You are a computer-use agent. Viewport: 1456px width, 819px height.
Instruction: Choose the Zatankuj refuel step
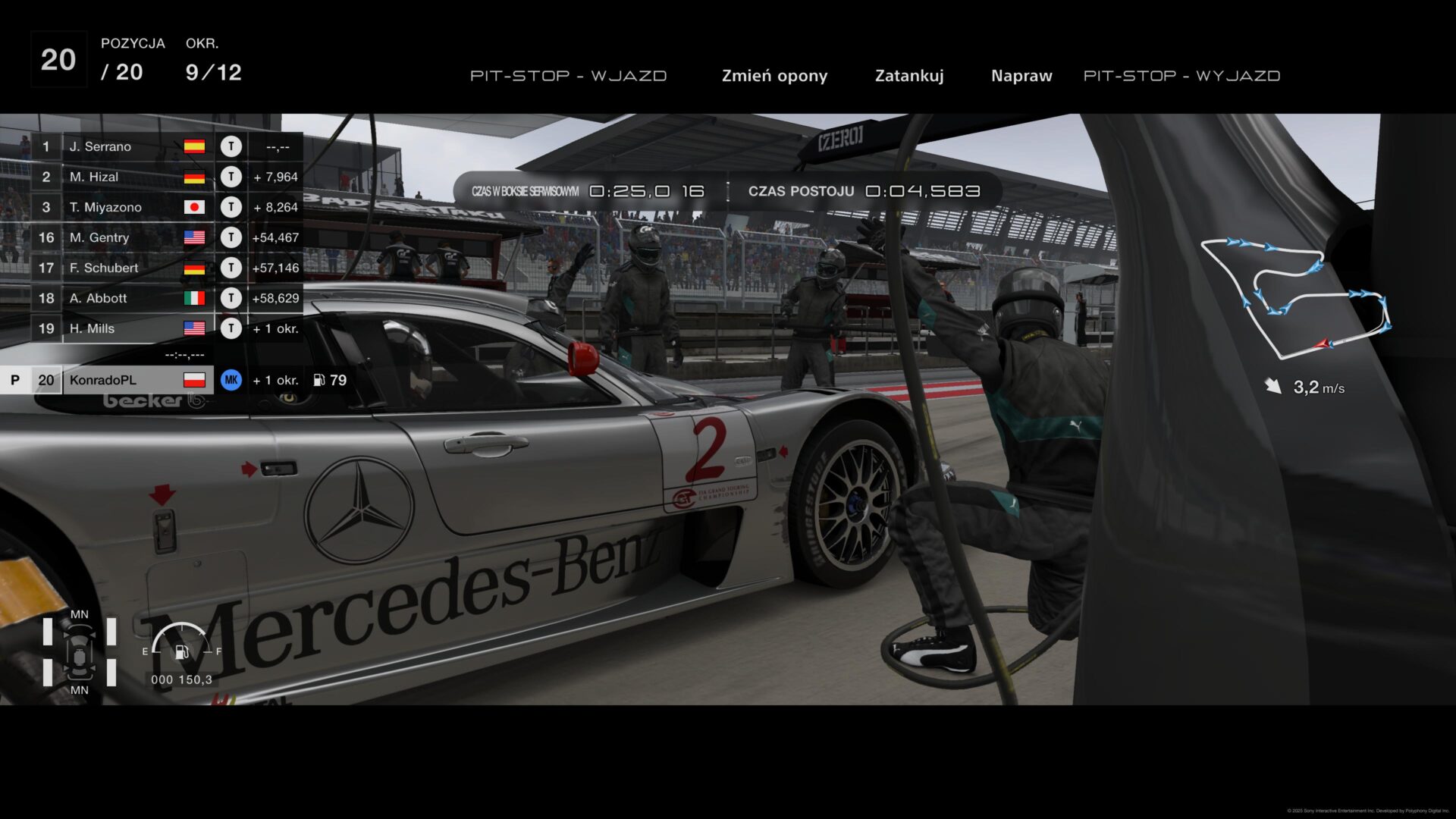[x=909, y=76]
